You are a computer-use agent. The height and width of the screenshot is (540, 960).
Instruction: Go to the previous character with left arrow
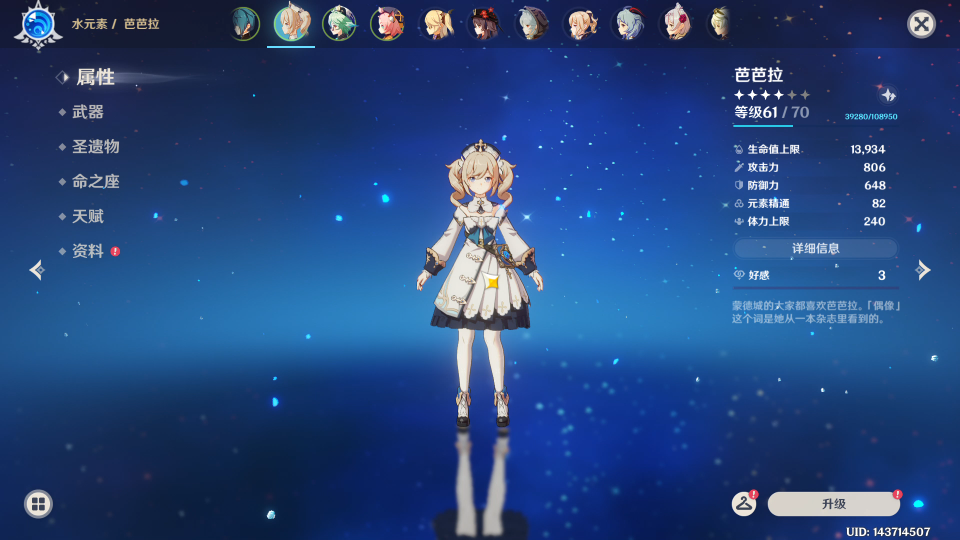37,269
